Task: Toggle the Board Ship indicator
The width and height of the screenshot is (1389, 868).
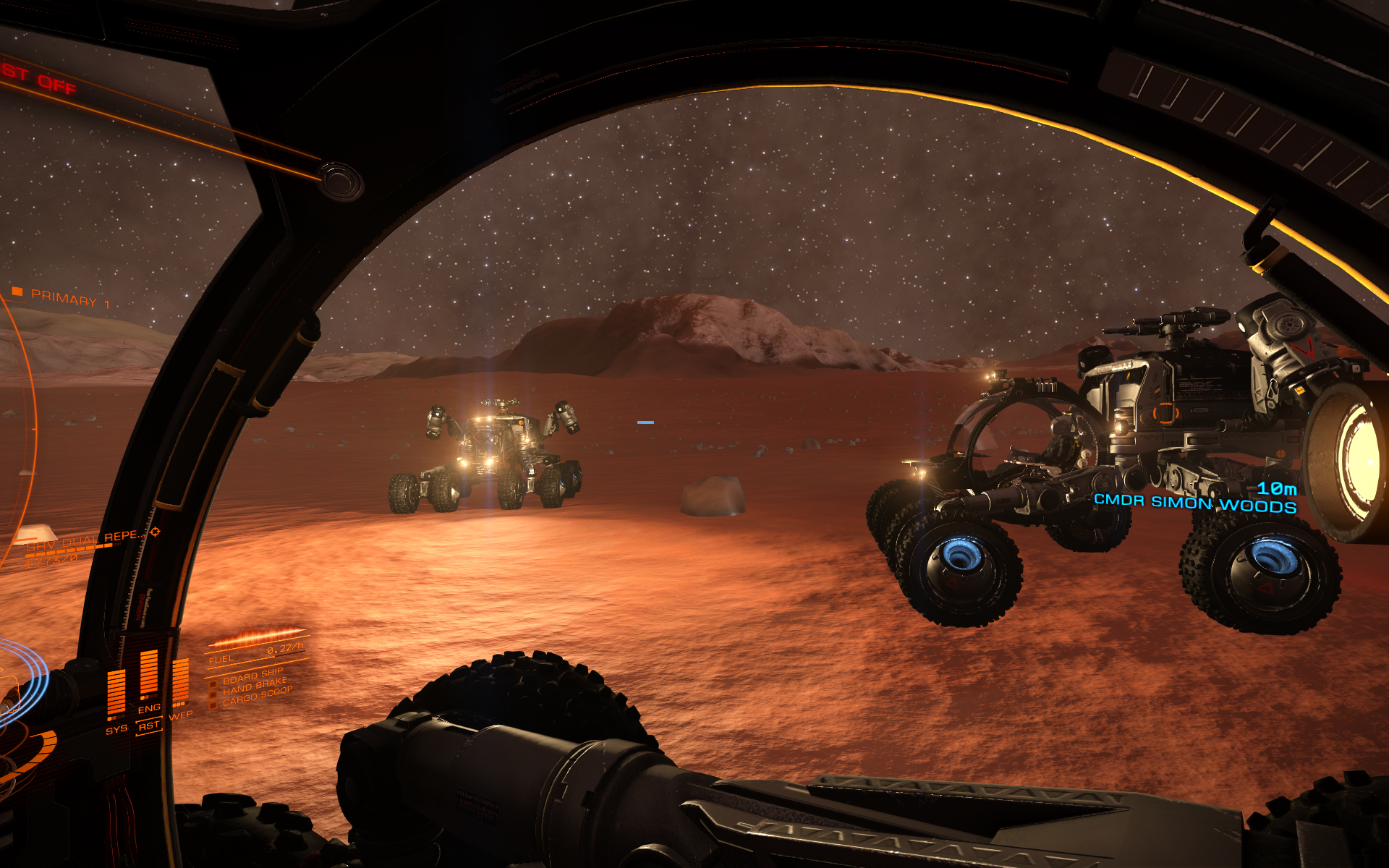Action: 252,676
